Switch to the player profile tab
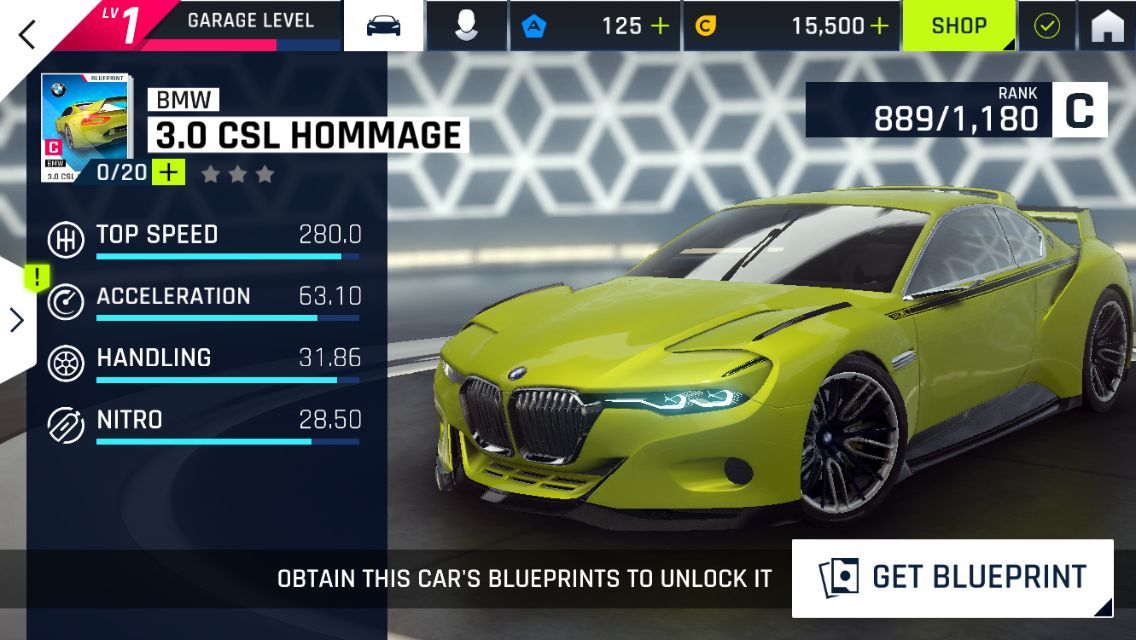 (x=466, y=26)
